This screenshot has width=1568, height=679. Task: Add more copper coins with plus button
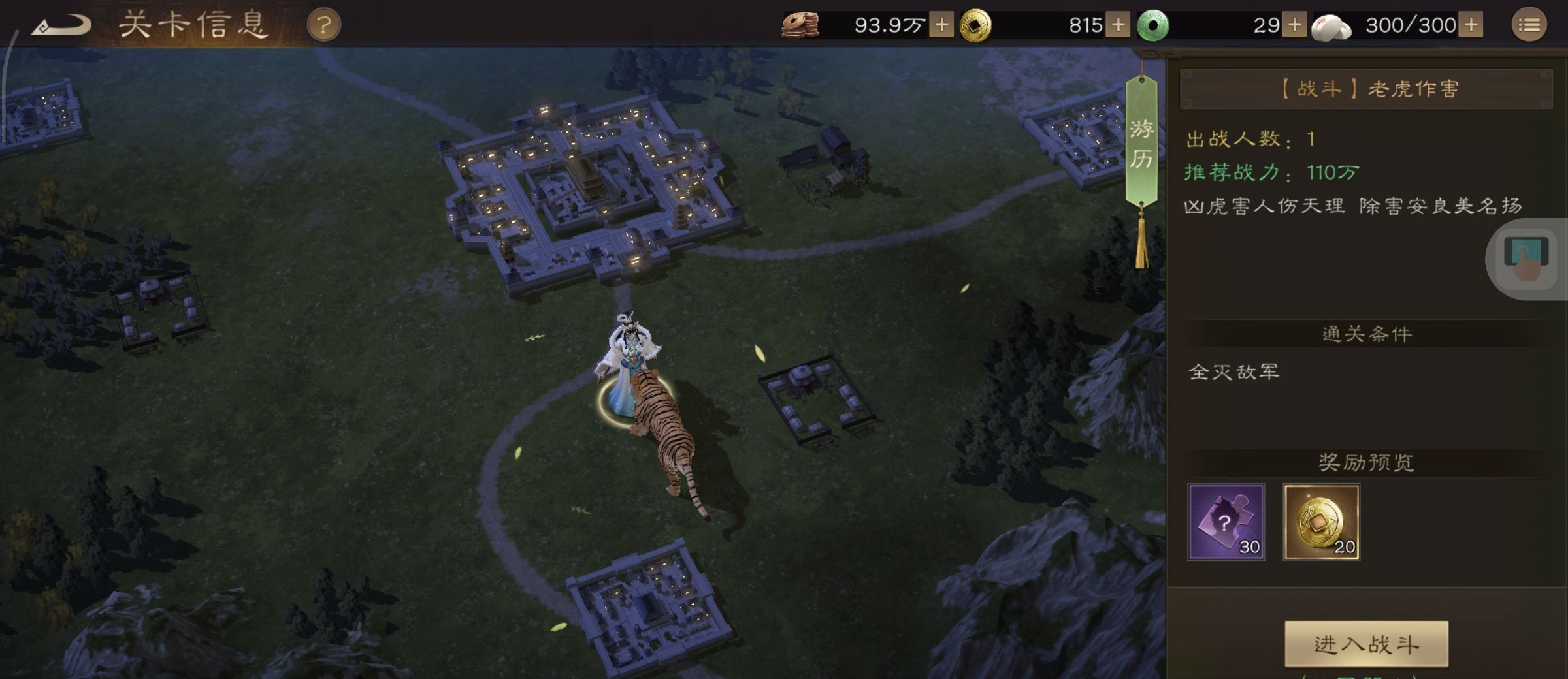[941, 25]
